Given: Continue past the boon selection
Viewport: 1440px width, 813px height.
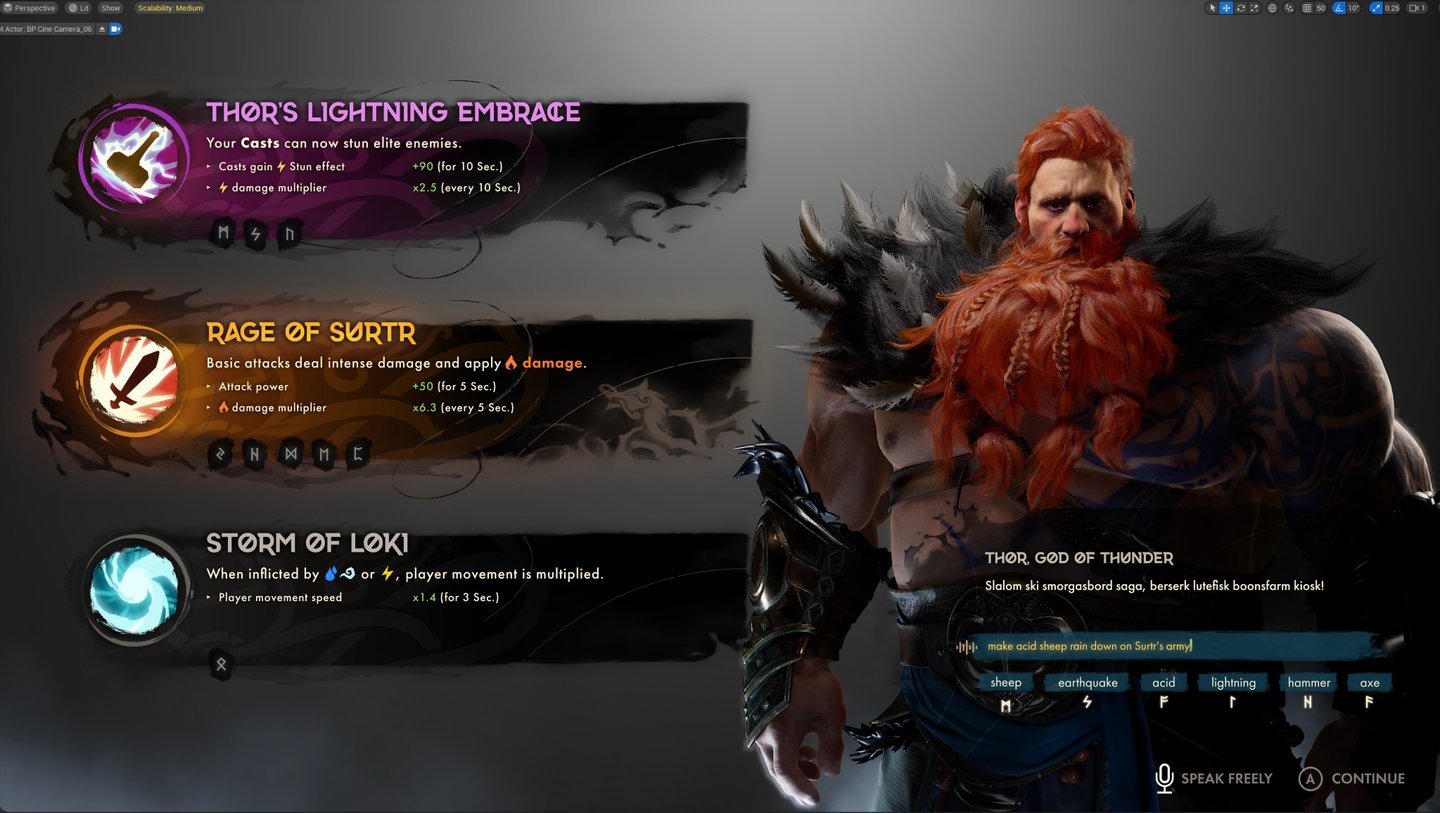Looking at the screenshot, I should (1352, 778).
